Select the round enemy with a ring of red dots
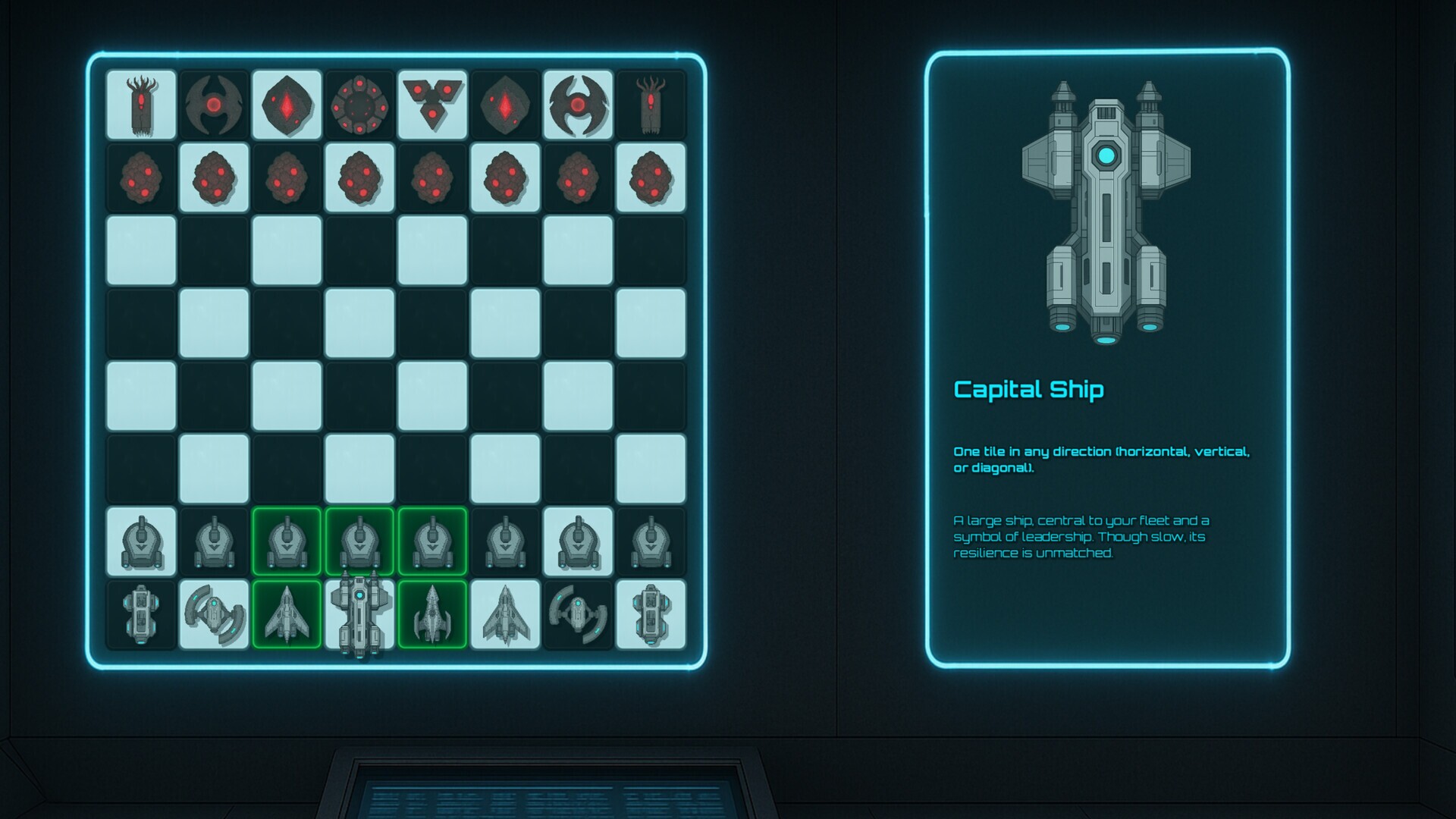1456x819 pixels. point(359,105)
